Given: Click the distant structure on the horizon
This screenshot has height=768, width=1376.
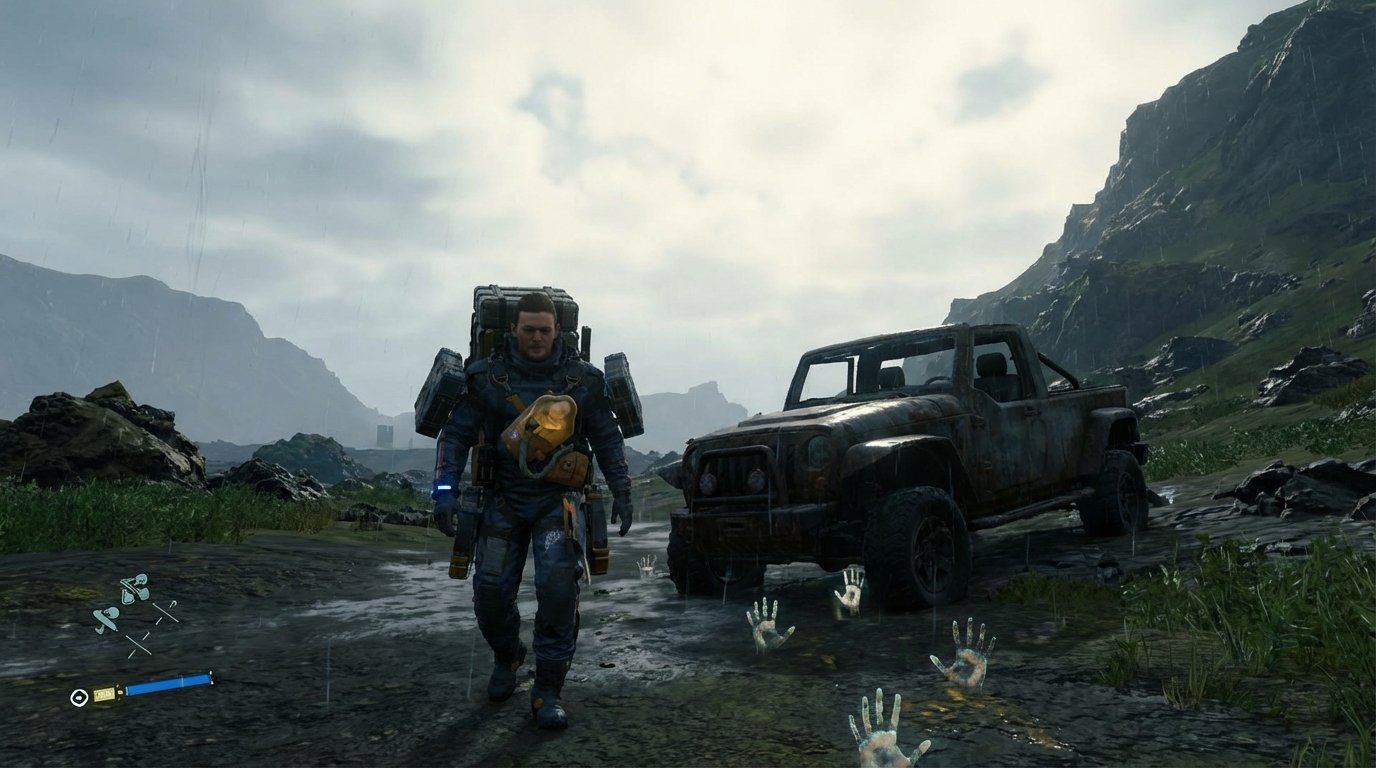Looking at the screenshot, I should pos(385,435).
